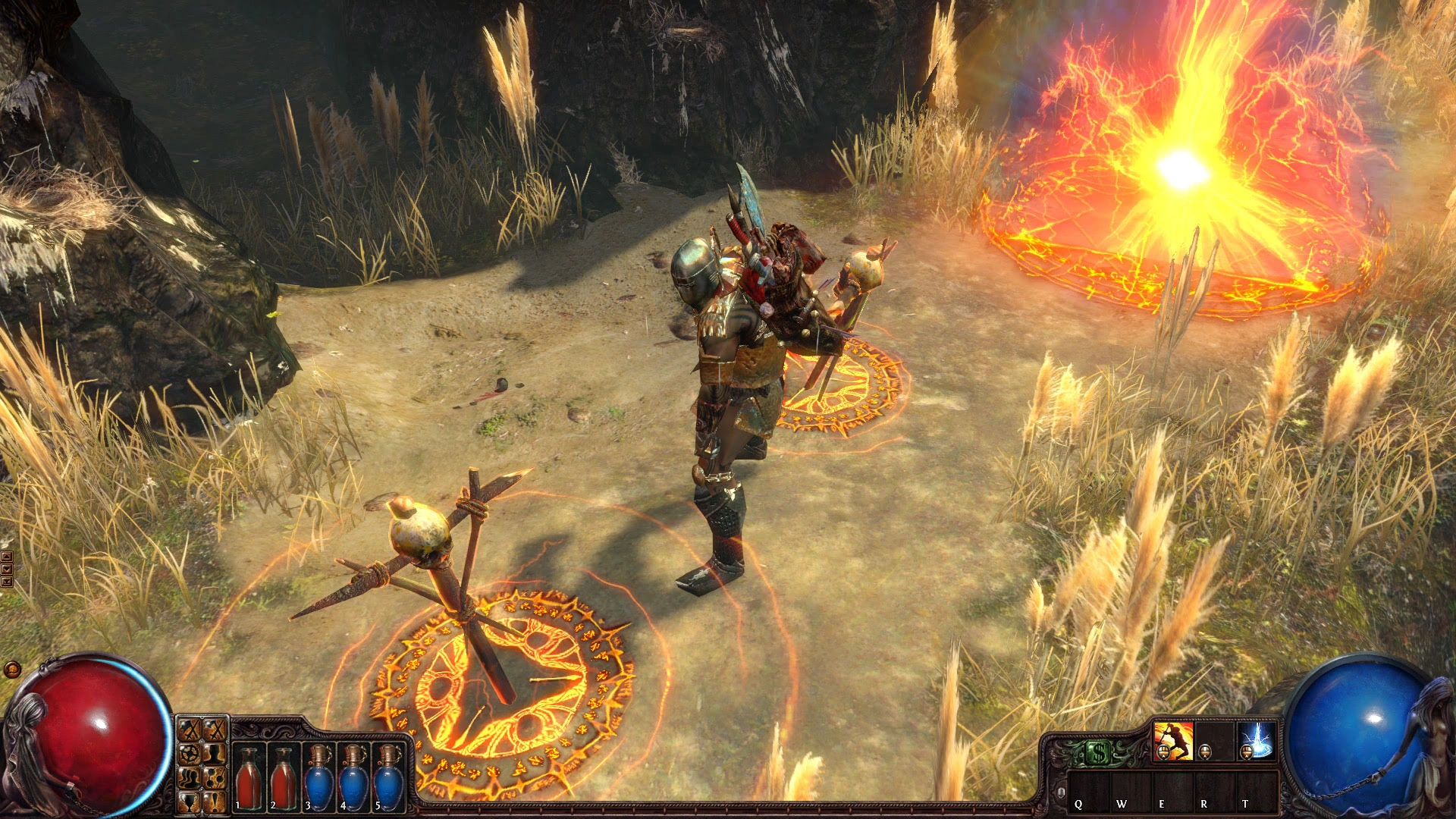Open the settings wheel menu button

(190, 754)
